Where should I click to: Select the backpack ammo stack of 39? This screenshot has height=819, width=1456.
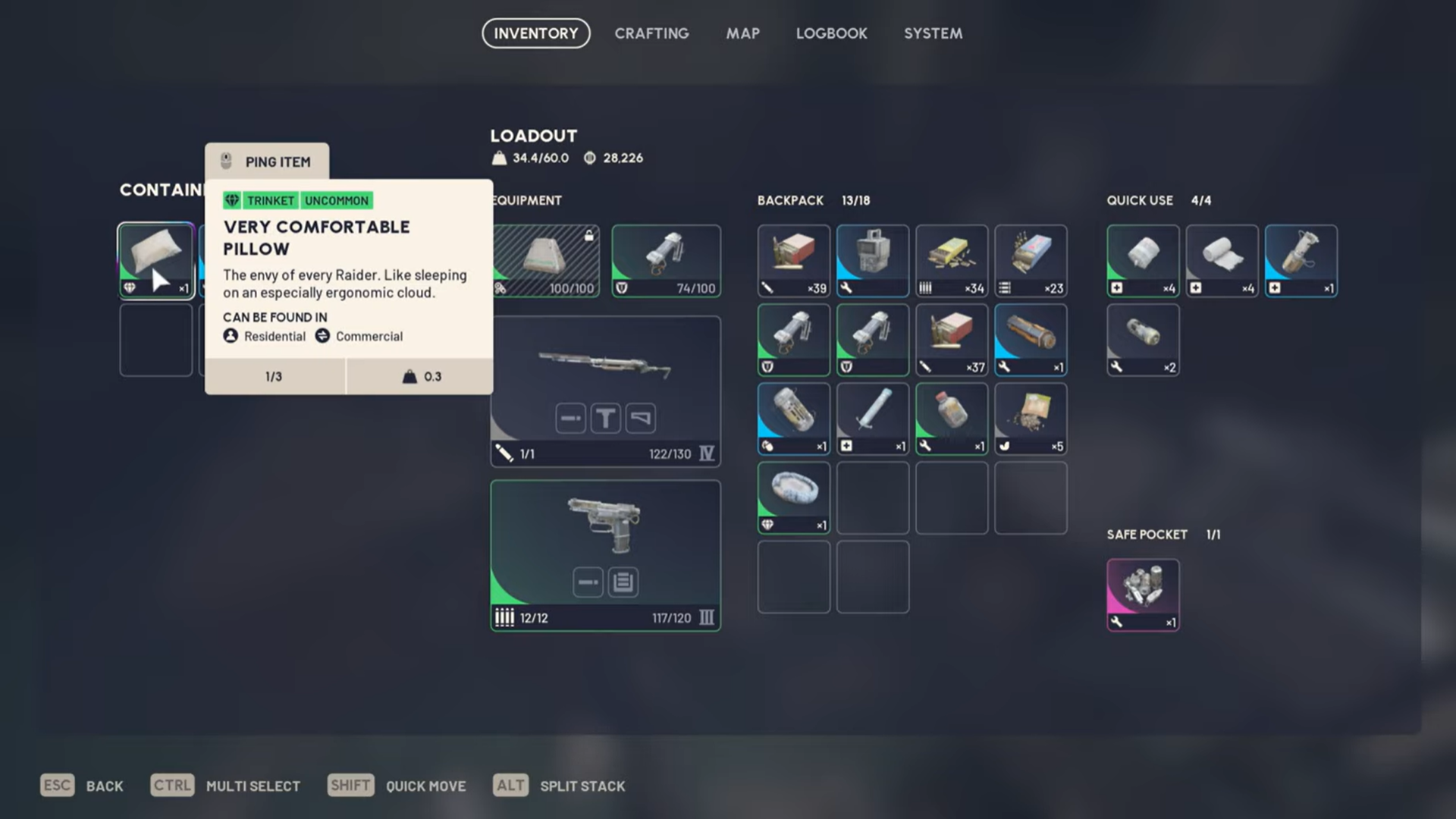(793, 260)
